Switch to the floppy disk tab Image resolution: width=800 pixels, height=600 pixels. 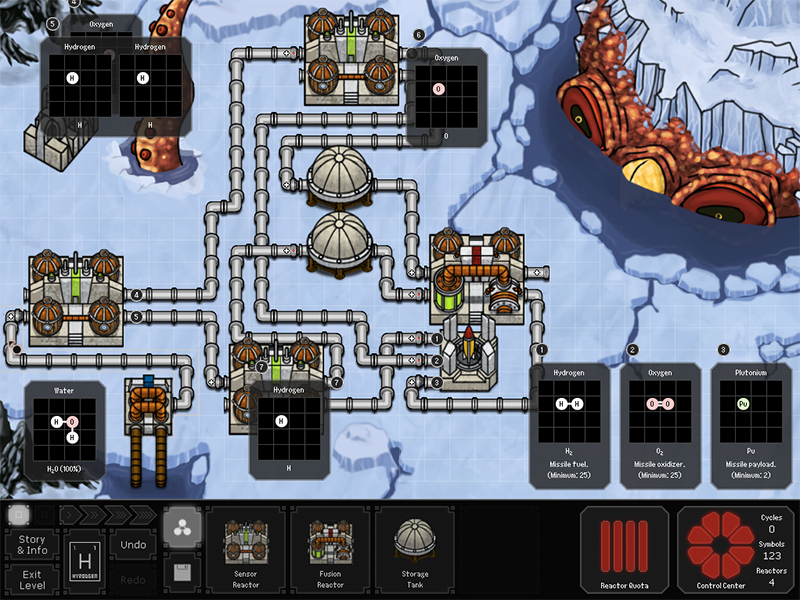point(180,573)
